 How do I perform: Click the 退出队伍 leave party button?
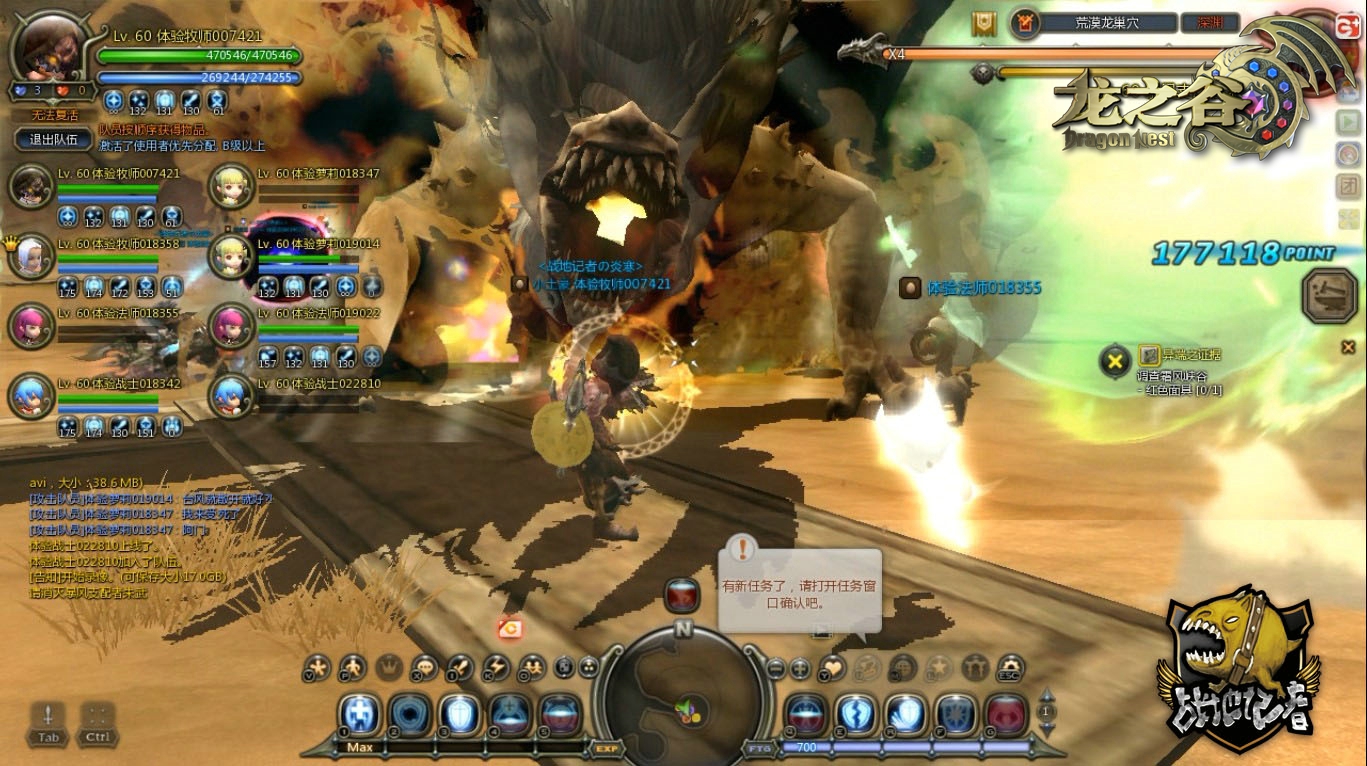point(54,139)
